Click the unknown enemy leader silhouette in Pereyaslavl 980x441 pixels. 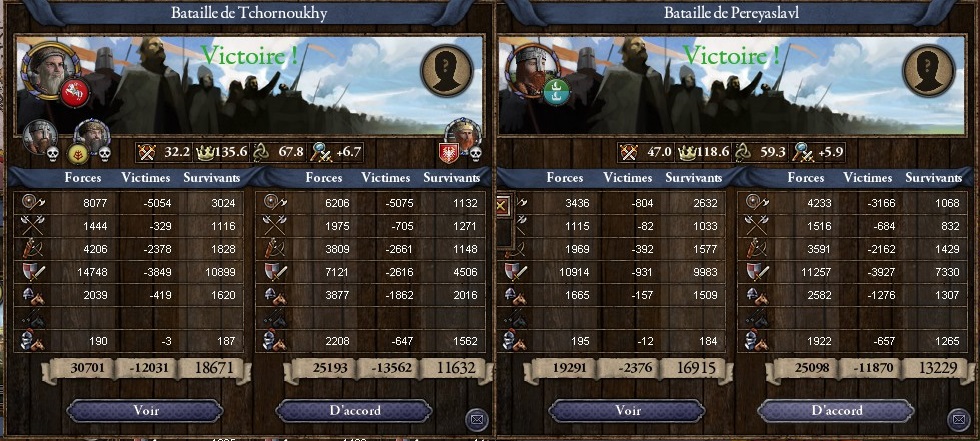(x=928, y=70)
